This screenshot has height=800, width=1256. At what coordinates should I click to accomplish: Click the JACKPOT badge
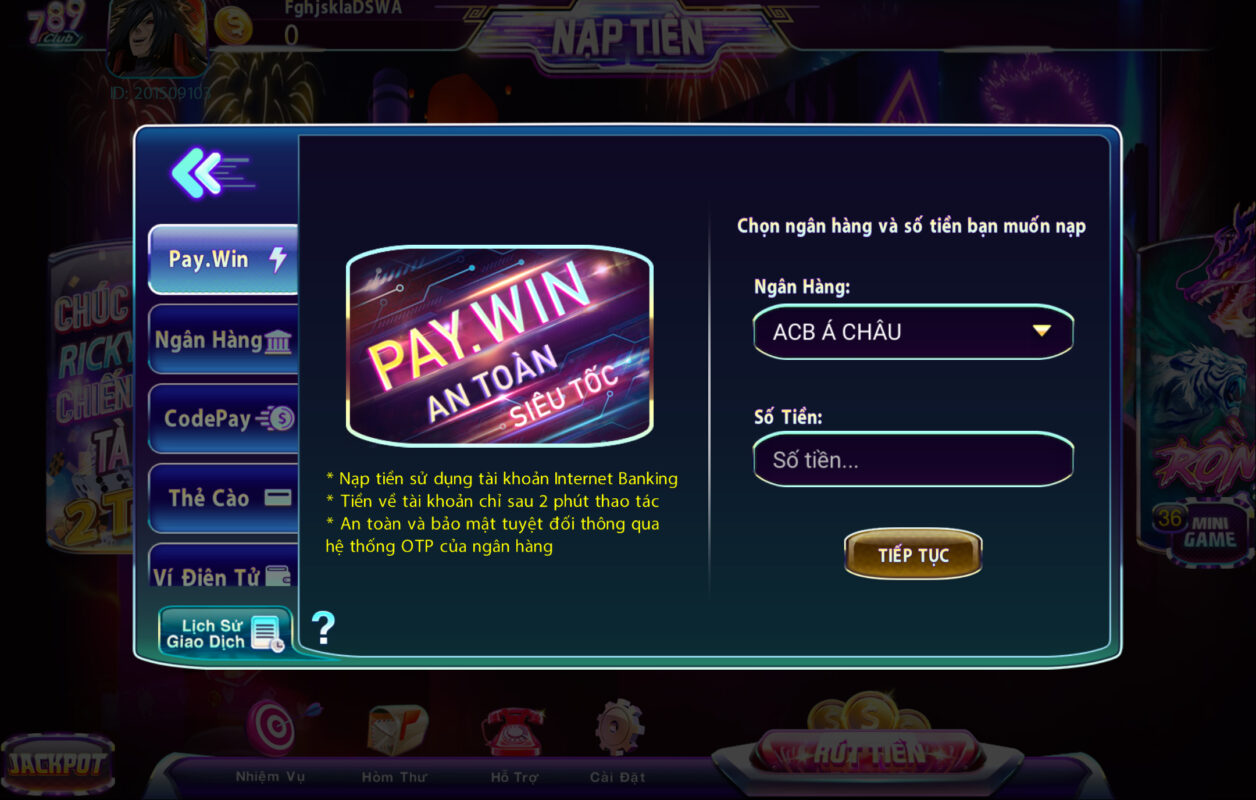pos(57,765)
